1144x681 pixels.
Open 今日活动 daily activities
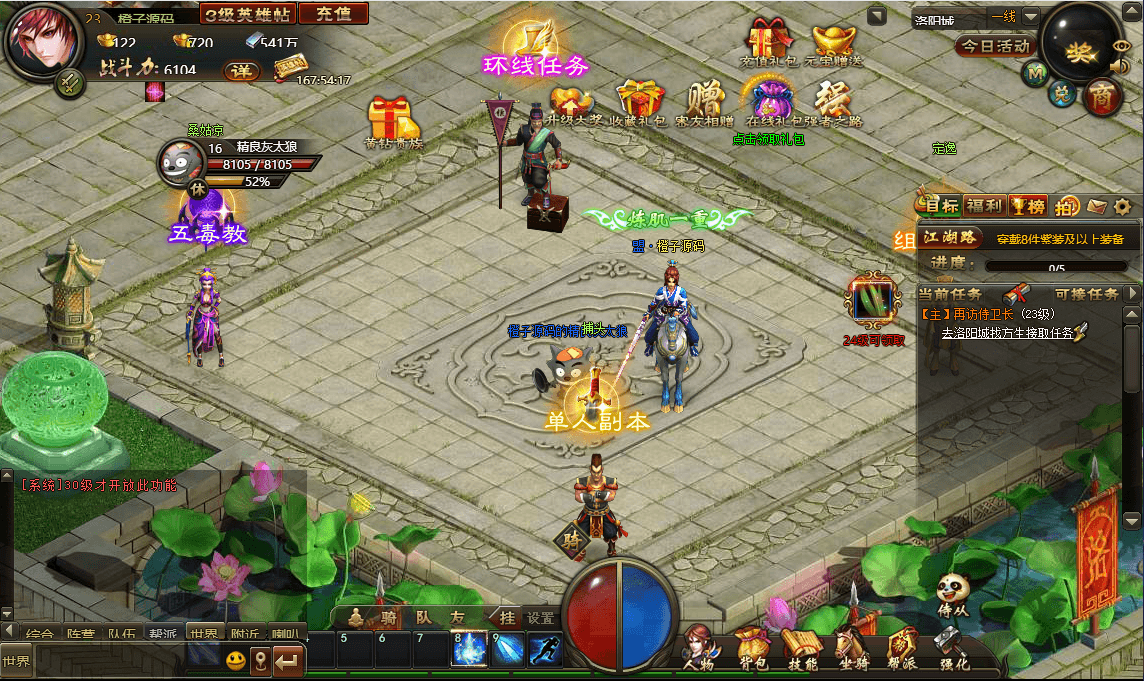[996, 46]
